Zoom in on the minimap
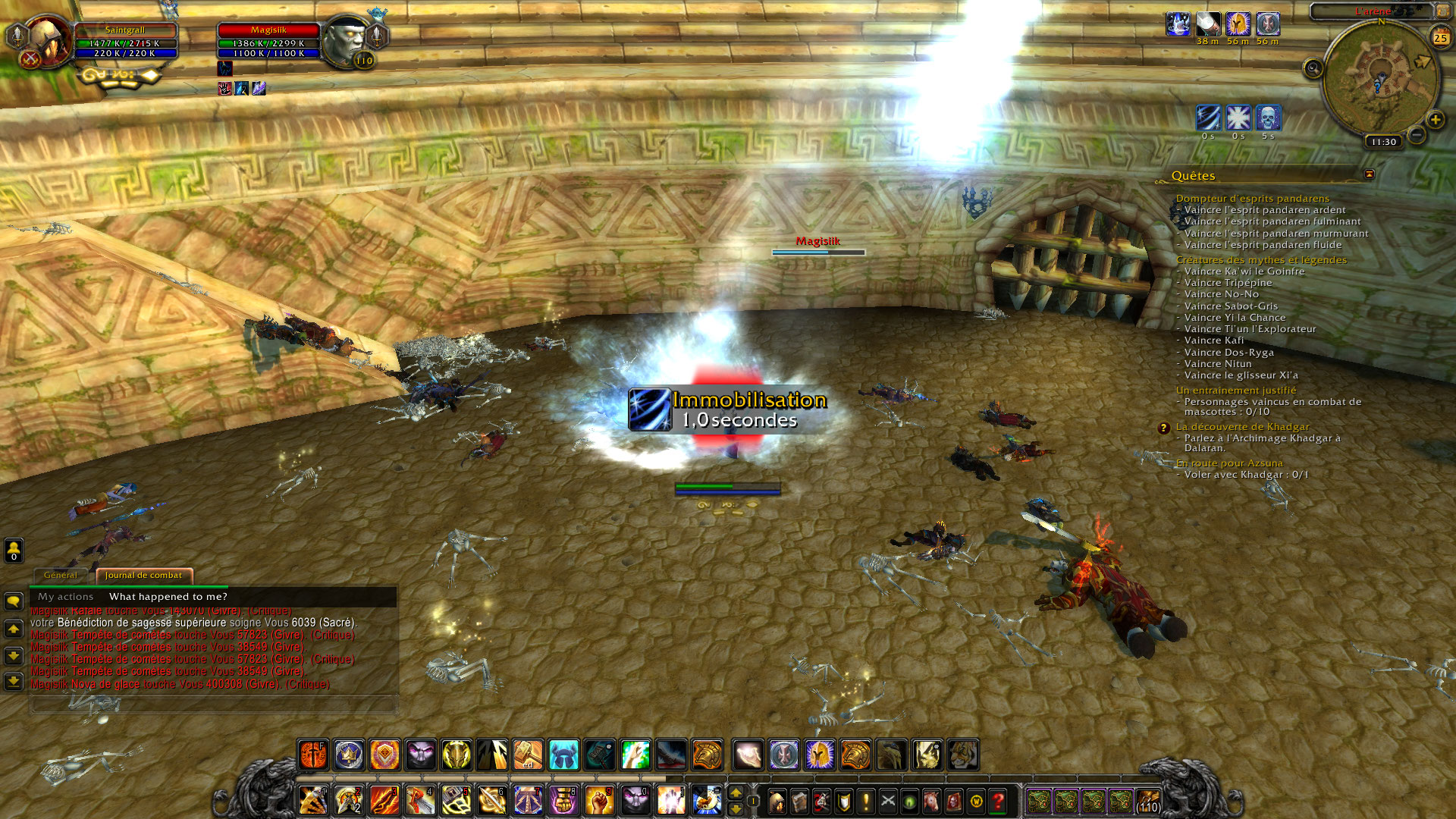 [1435, 120]
